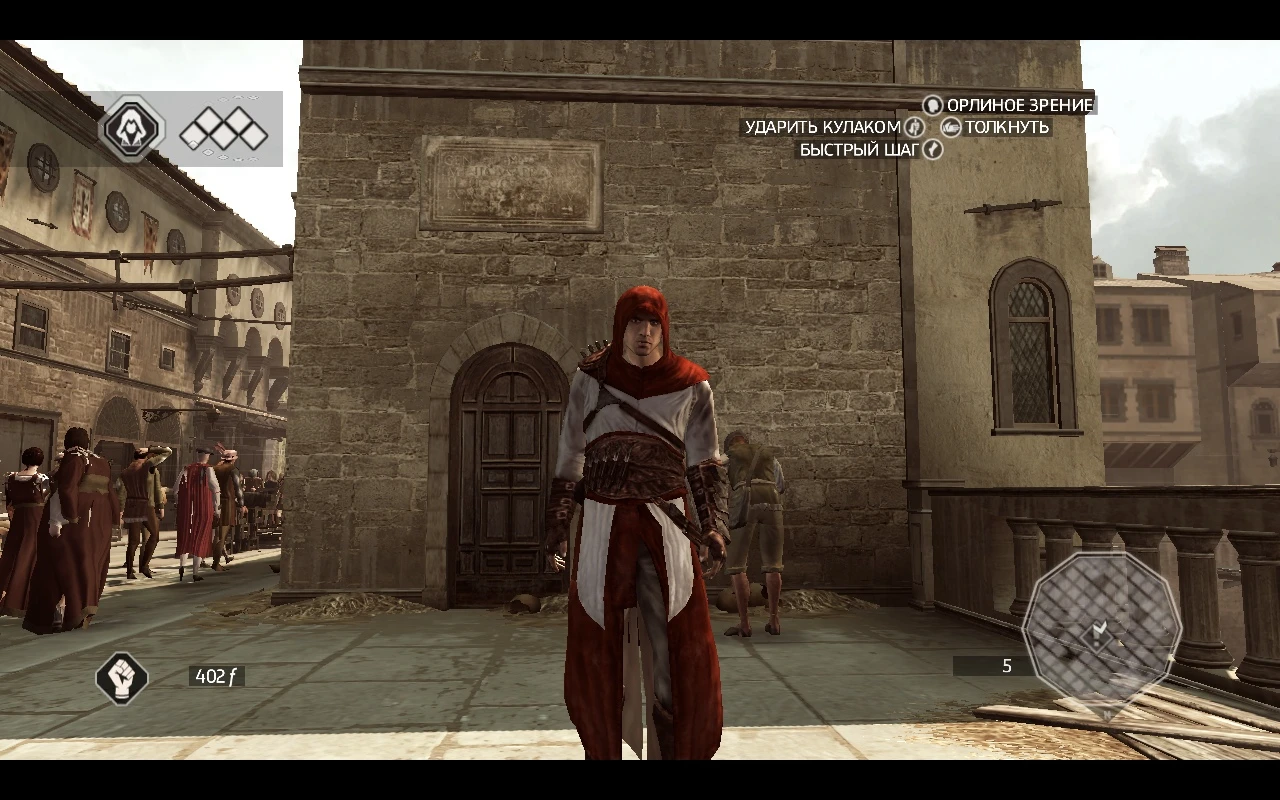Image resolution: width=1280 pixels, height=800 pixels.
Task: Toggle Орлиное зрение via its label
Action: point(1020,105)
